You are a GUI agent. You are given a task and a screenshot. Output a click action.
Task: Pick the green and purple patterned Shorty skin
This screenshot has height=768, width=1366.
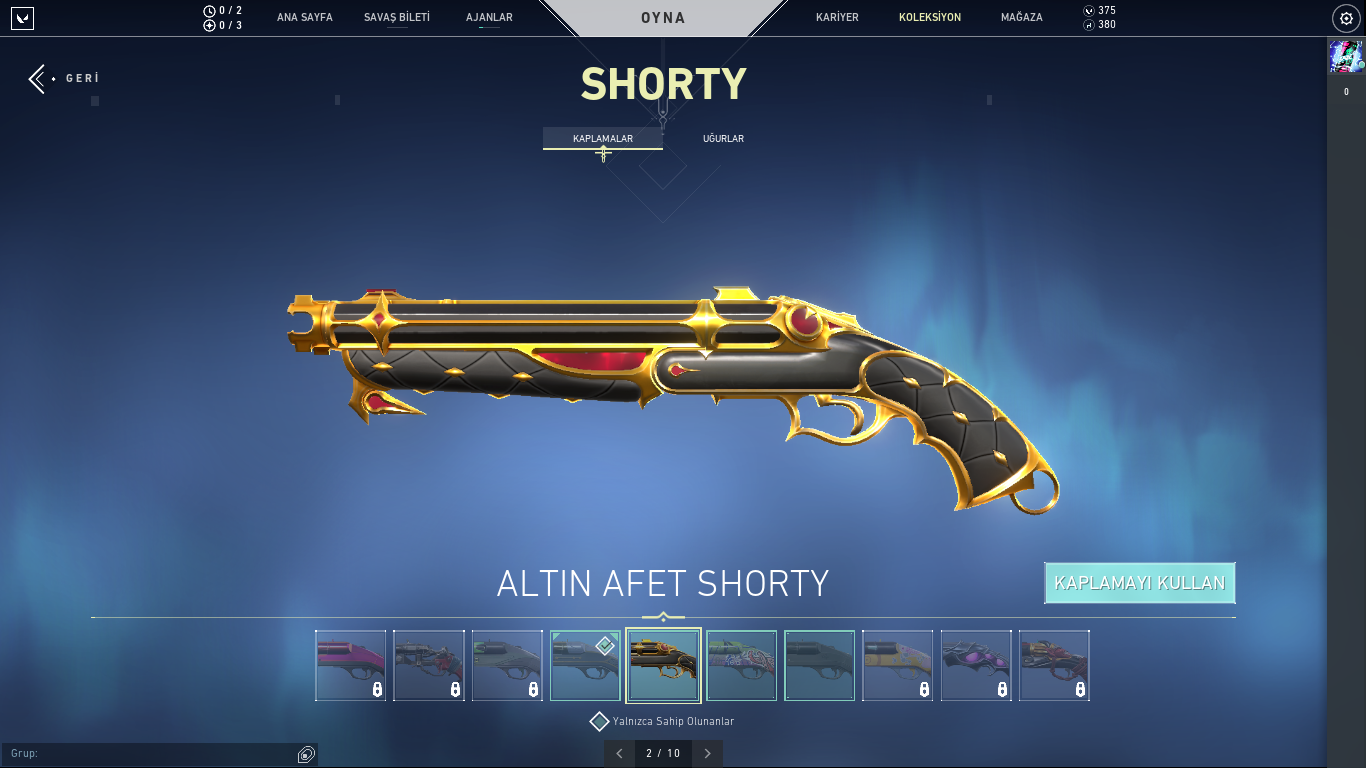[x=741, y=665]
